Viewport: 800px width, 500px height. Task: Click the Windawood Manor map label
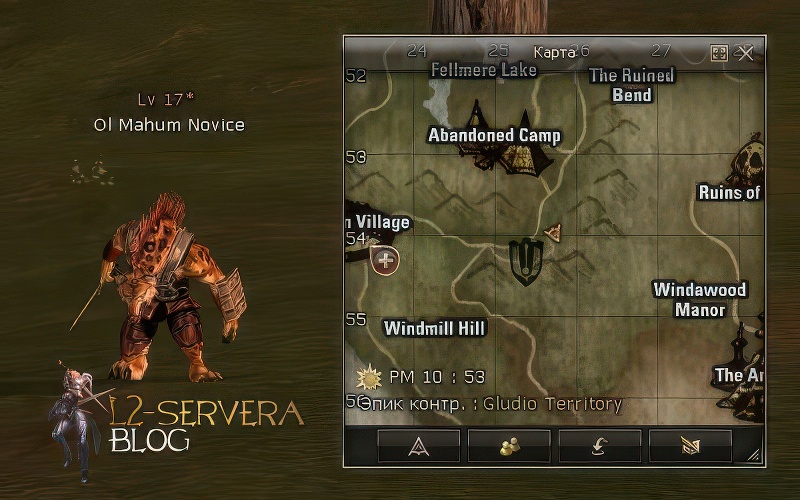point(700,300)
